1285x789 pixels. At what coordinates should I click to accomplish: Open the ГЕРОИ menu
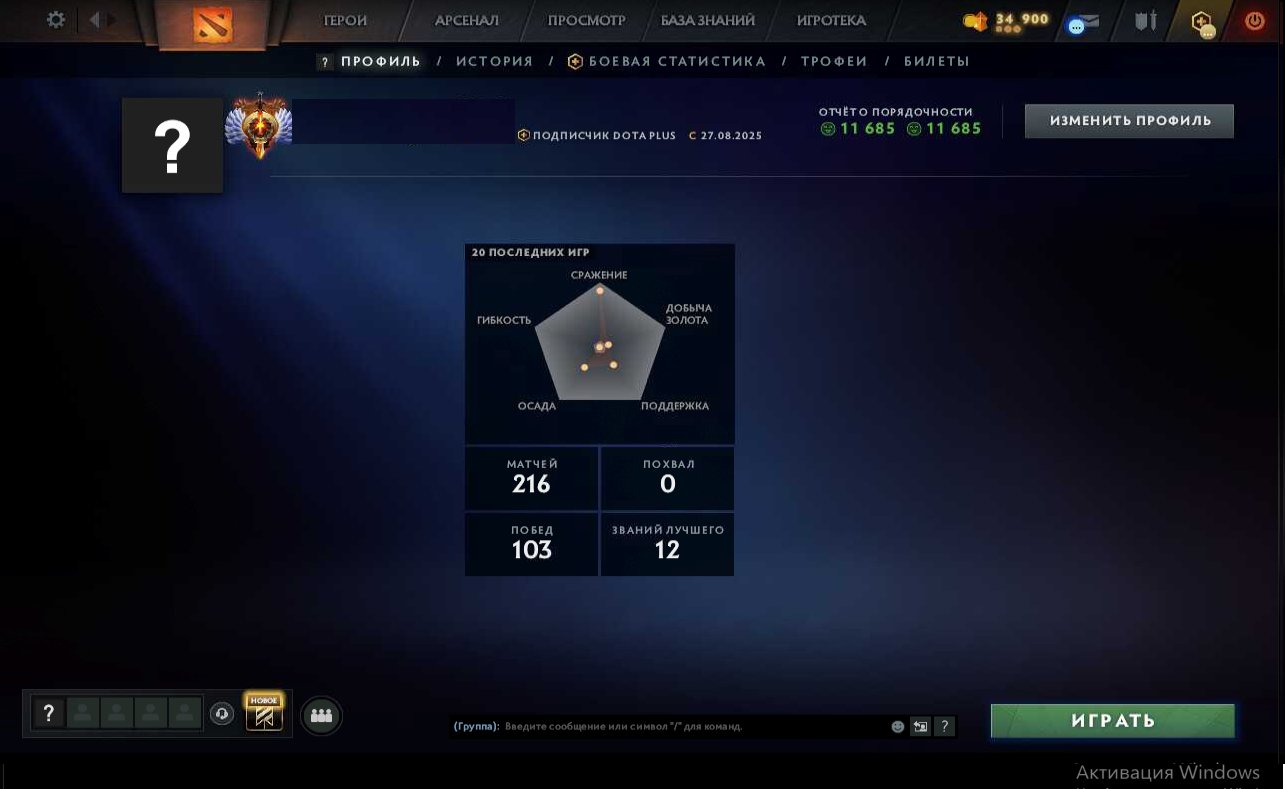pos(344,20)
